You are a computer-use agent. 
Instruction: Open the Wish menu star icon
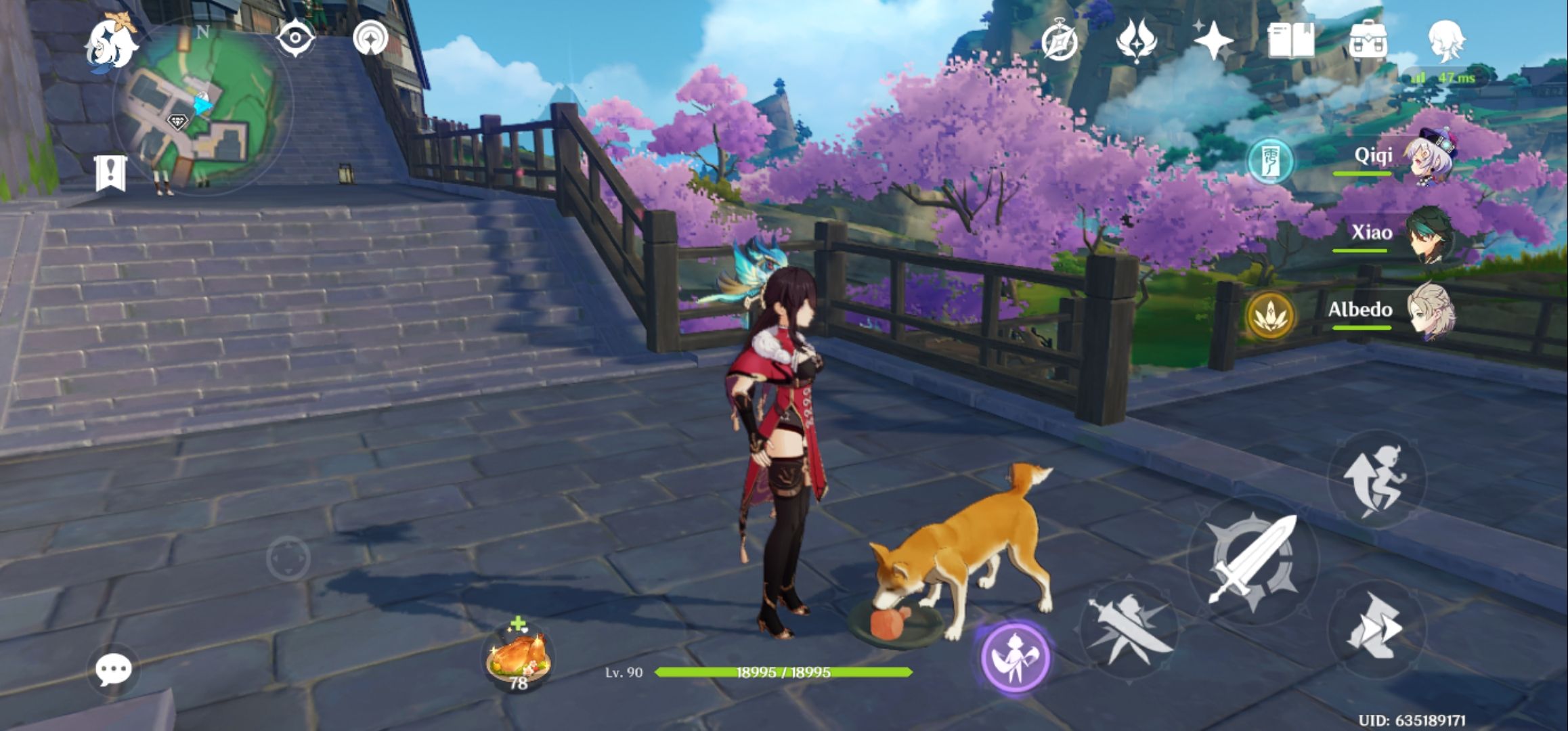1215,42
